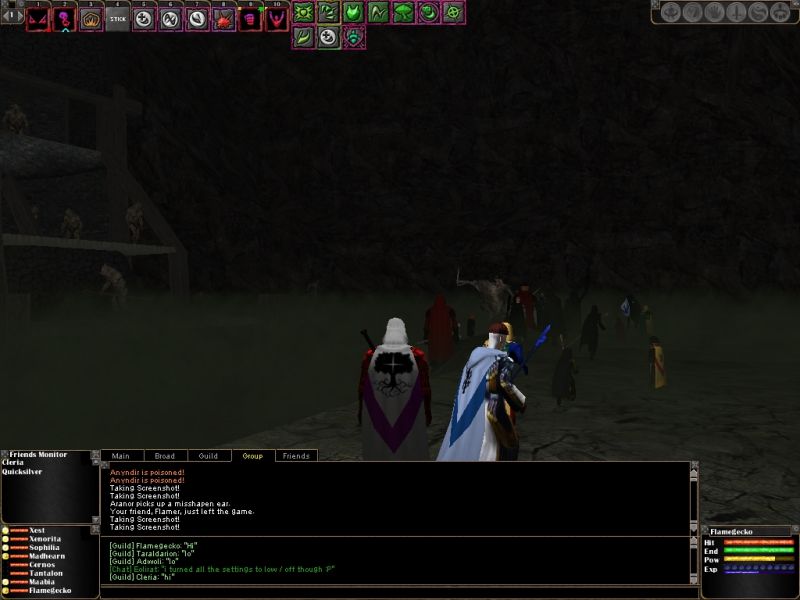Use the red demon face ability in slot 1

38,18
